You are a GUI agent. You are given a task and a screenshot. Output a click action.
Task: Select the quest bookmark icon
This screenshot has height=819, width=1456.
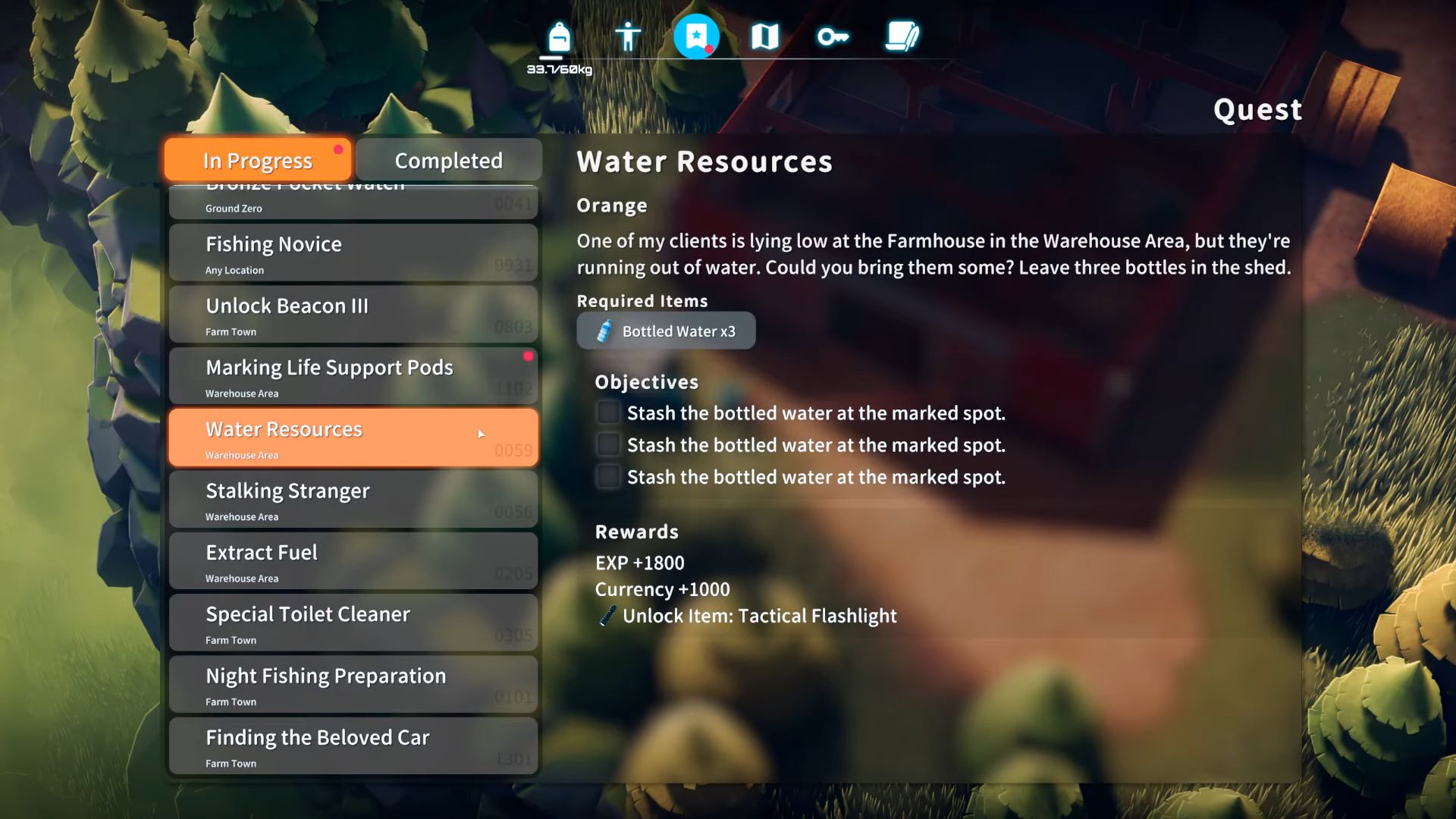(x=695, y=35)
